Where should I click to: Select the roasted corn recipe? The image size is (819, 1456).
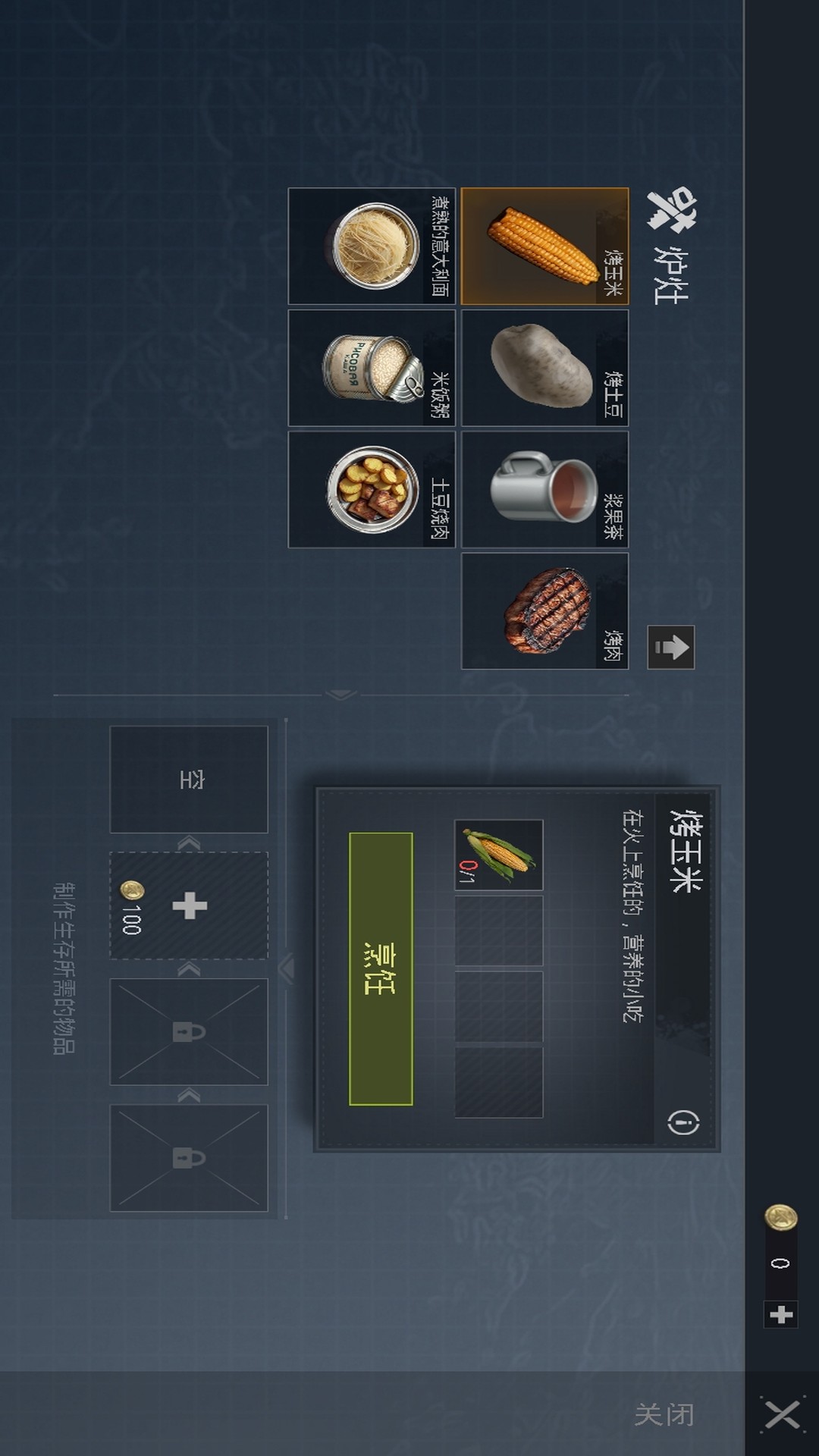[544, 246]
